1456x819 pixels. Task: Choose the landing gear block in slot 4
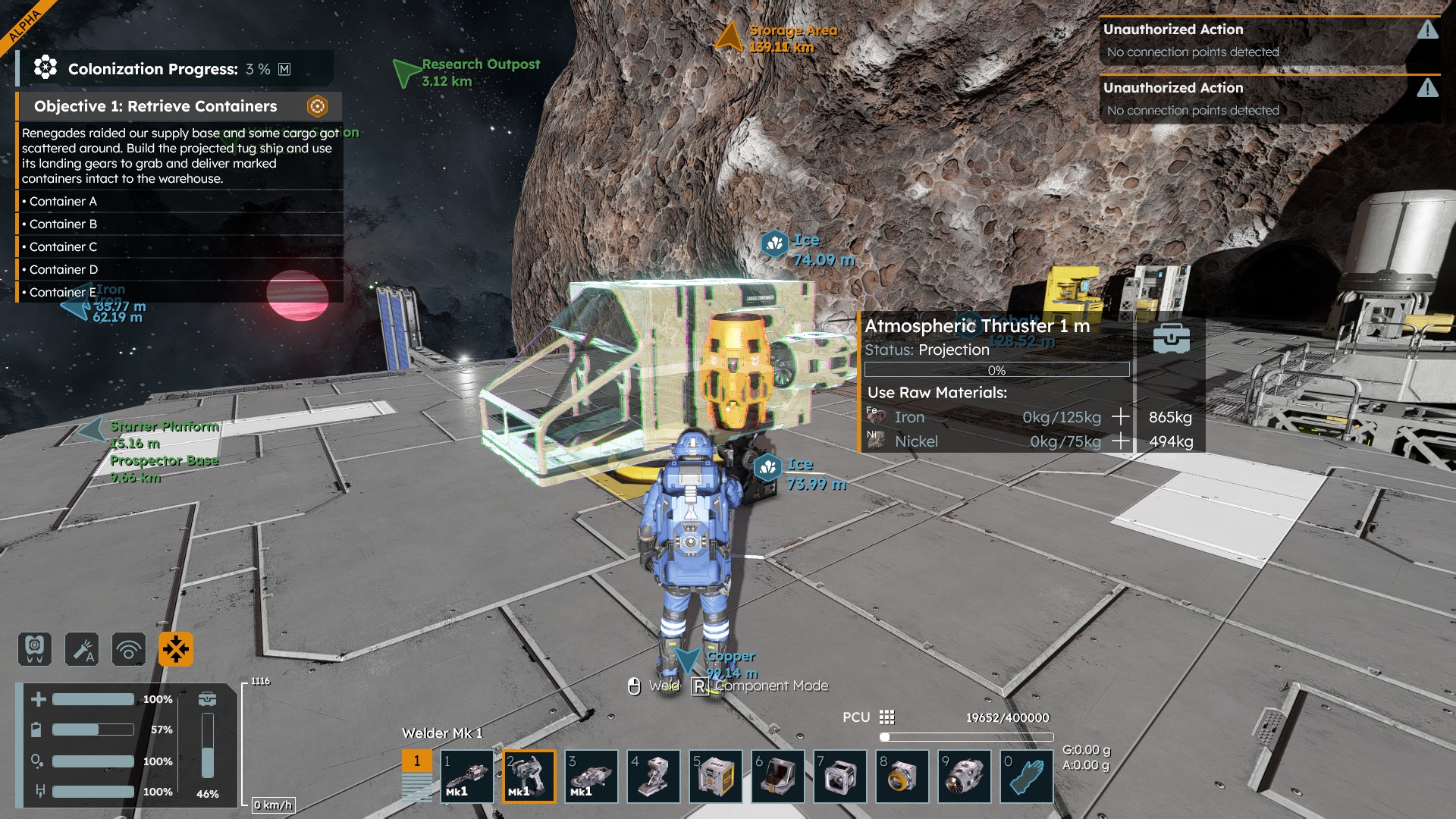tap(654, 776)
